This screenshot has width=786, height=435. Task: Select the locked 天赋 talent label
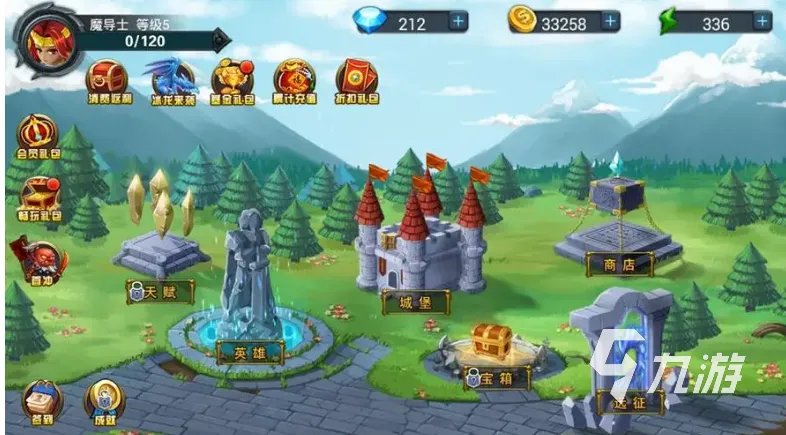(160, 292)
